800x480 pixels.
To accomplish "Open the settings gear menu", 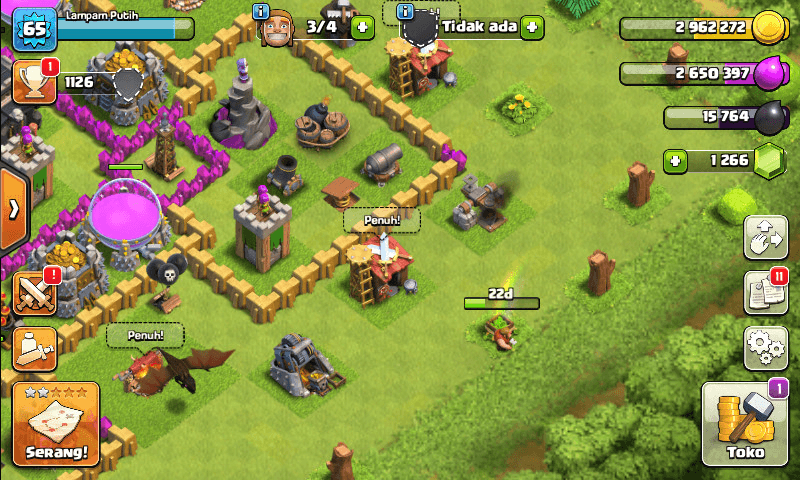I will point(765,346).
